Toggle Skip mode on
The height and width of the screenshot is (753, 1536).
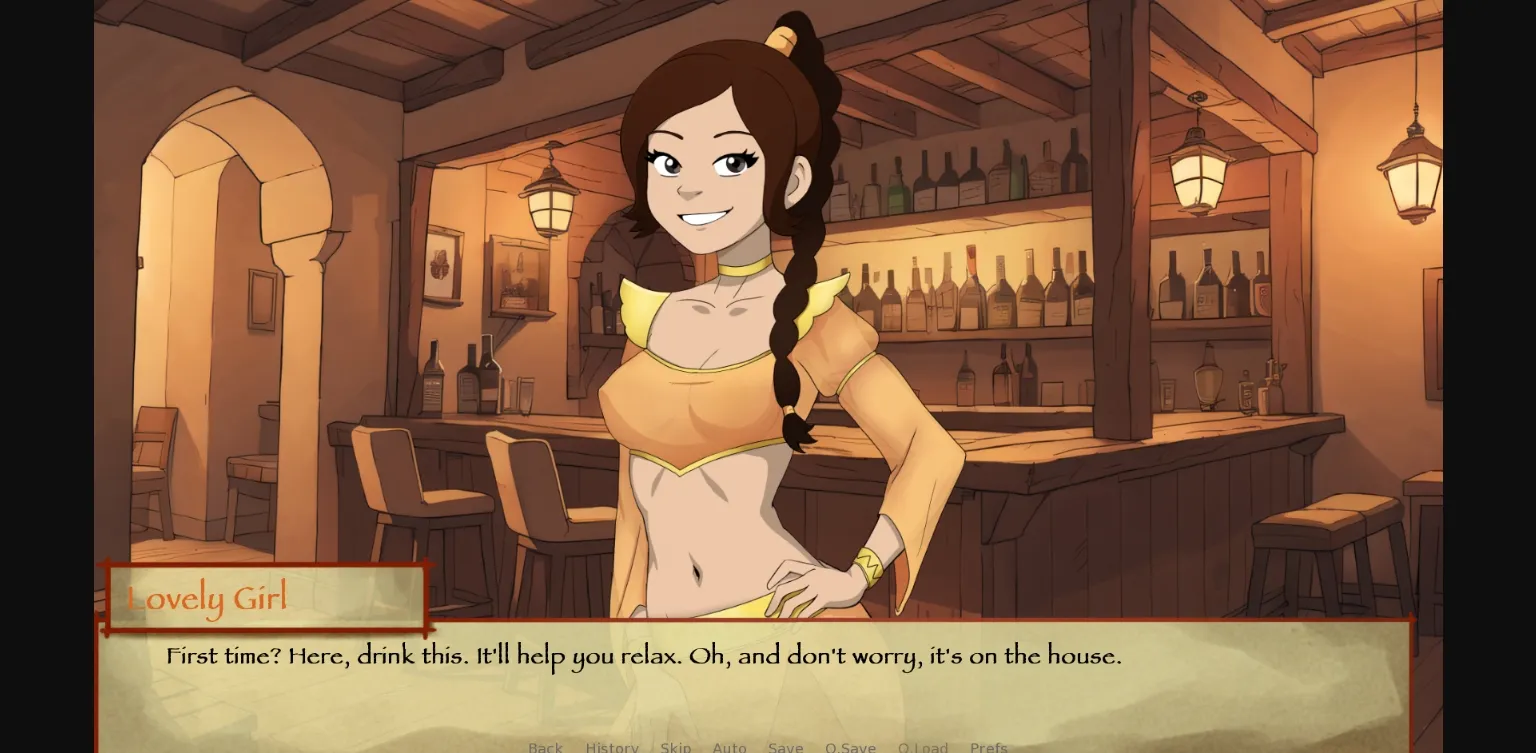click(x=676, y=747)
